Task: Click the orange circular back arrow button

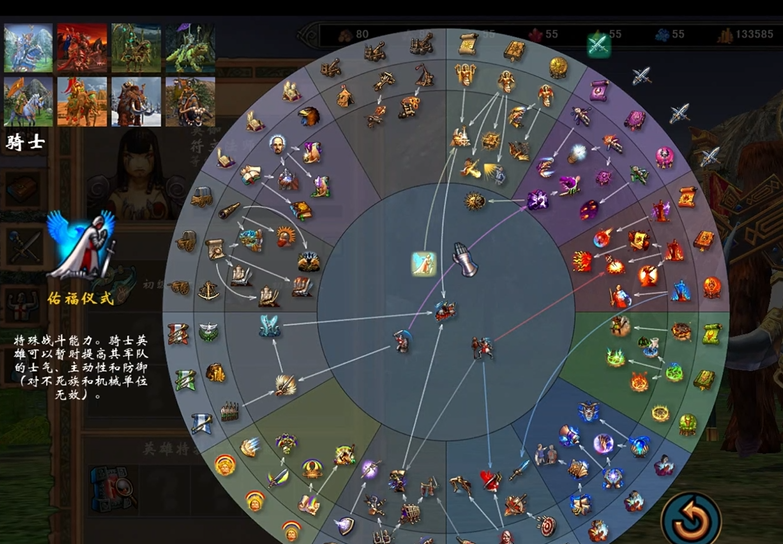Action: 690,518
